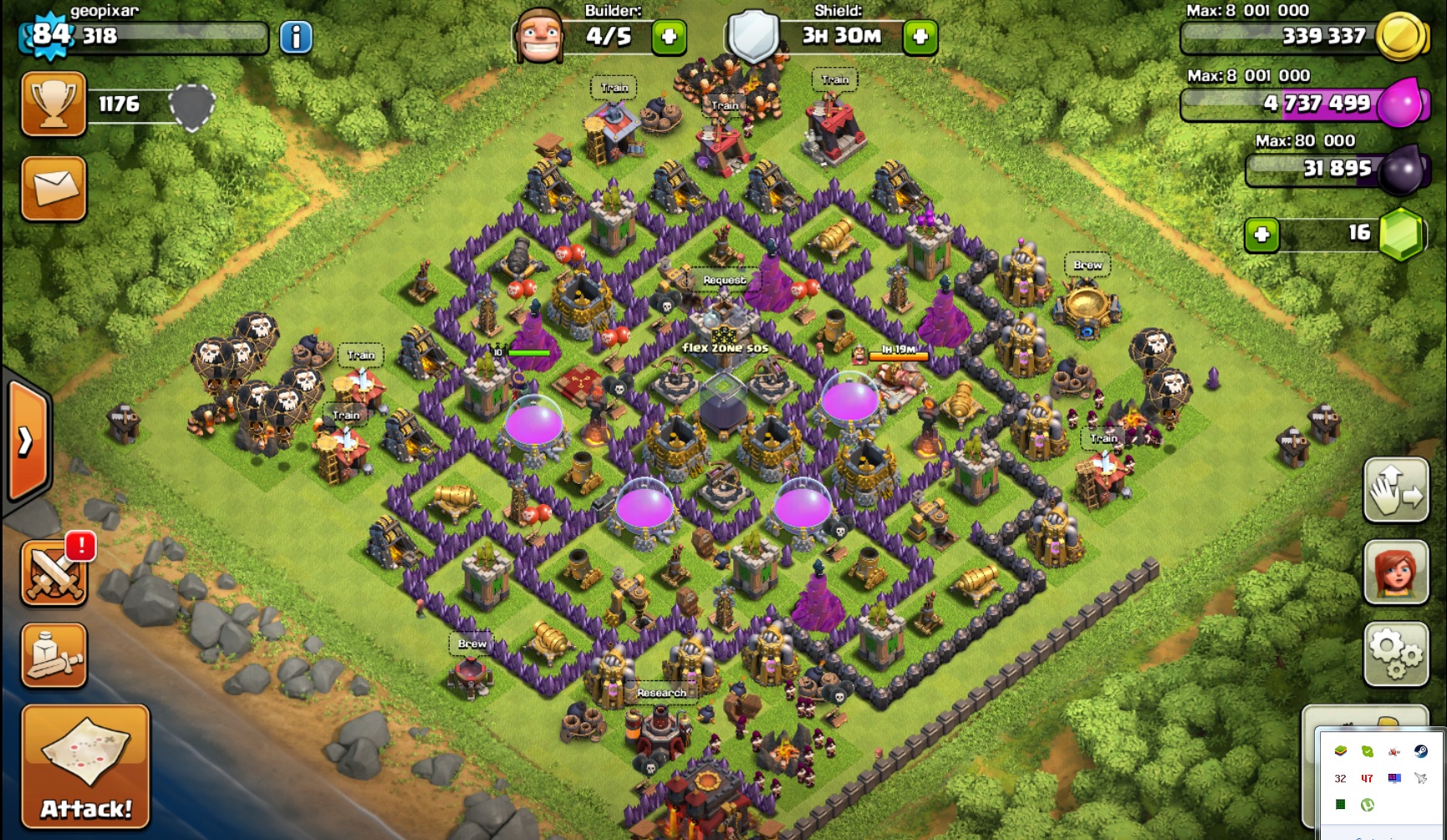Open the village layout editor hand icon

coord(1396,491)
